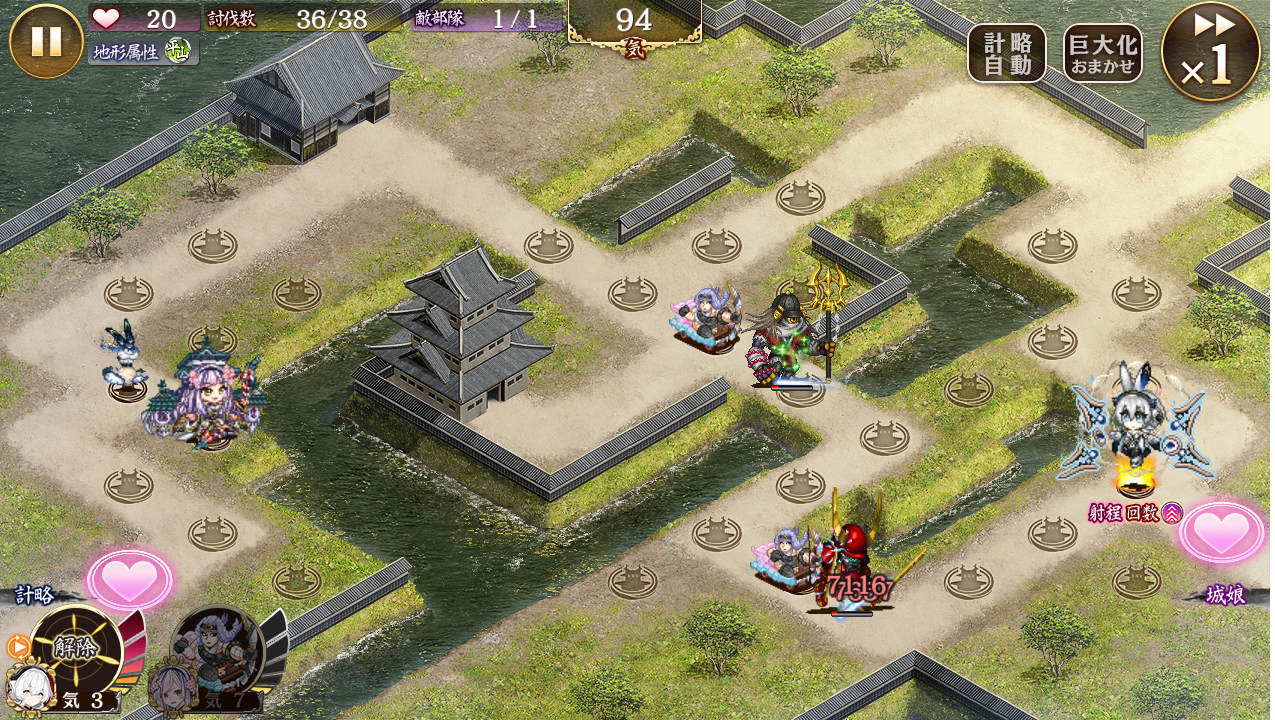Toggle 計略自動 auto-strategy
1275x720 pixels.
point(1006,54)
